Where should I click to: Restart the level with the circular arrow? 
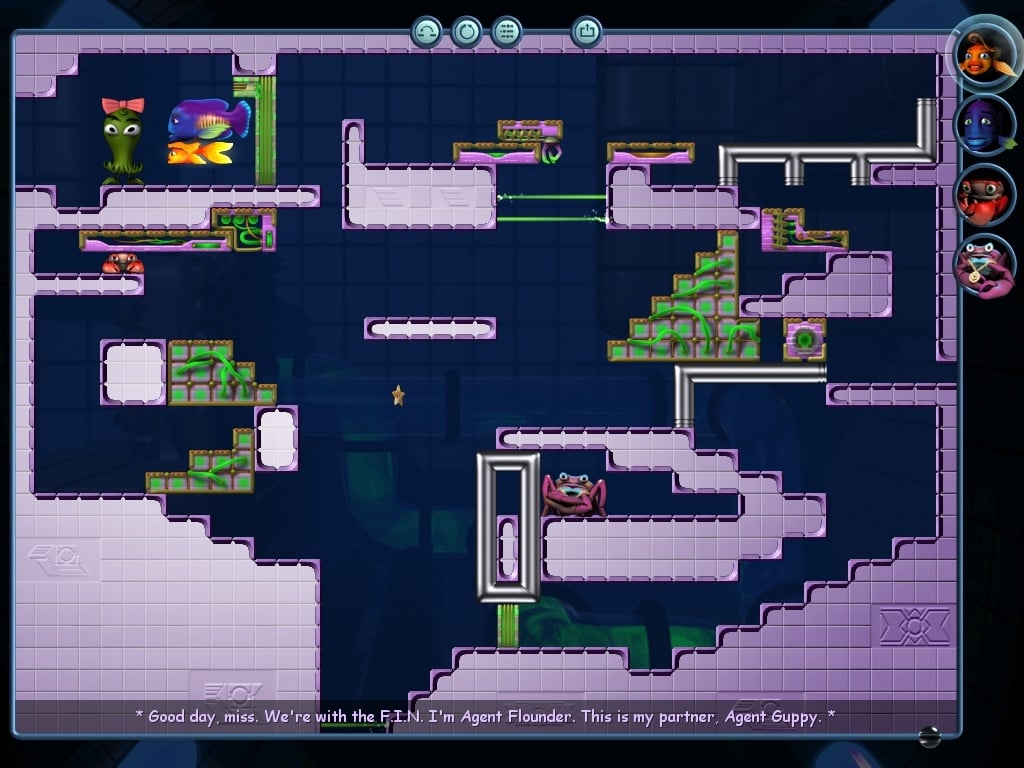(466, 32)
